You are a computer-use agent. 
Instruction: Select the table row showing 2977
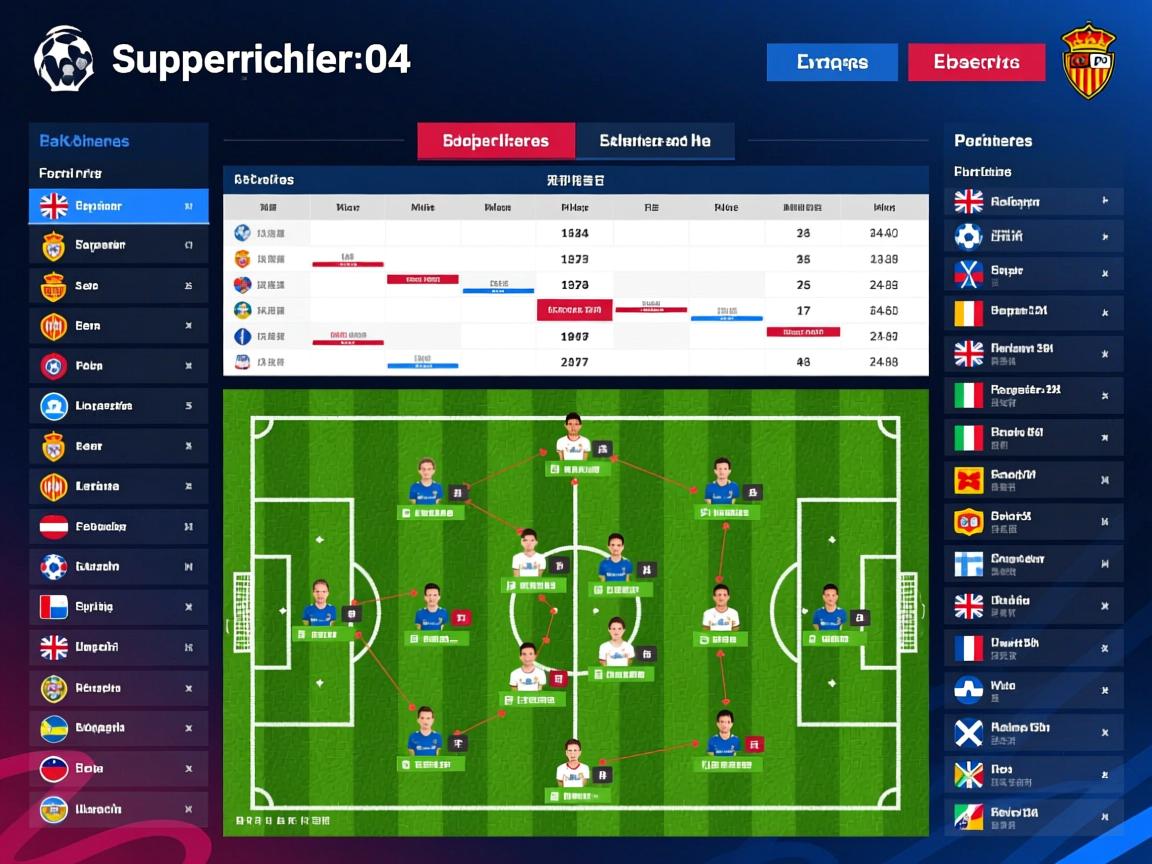pos(575,362)
